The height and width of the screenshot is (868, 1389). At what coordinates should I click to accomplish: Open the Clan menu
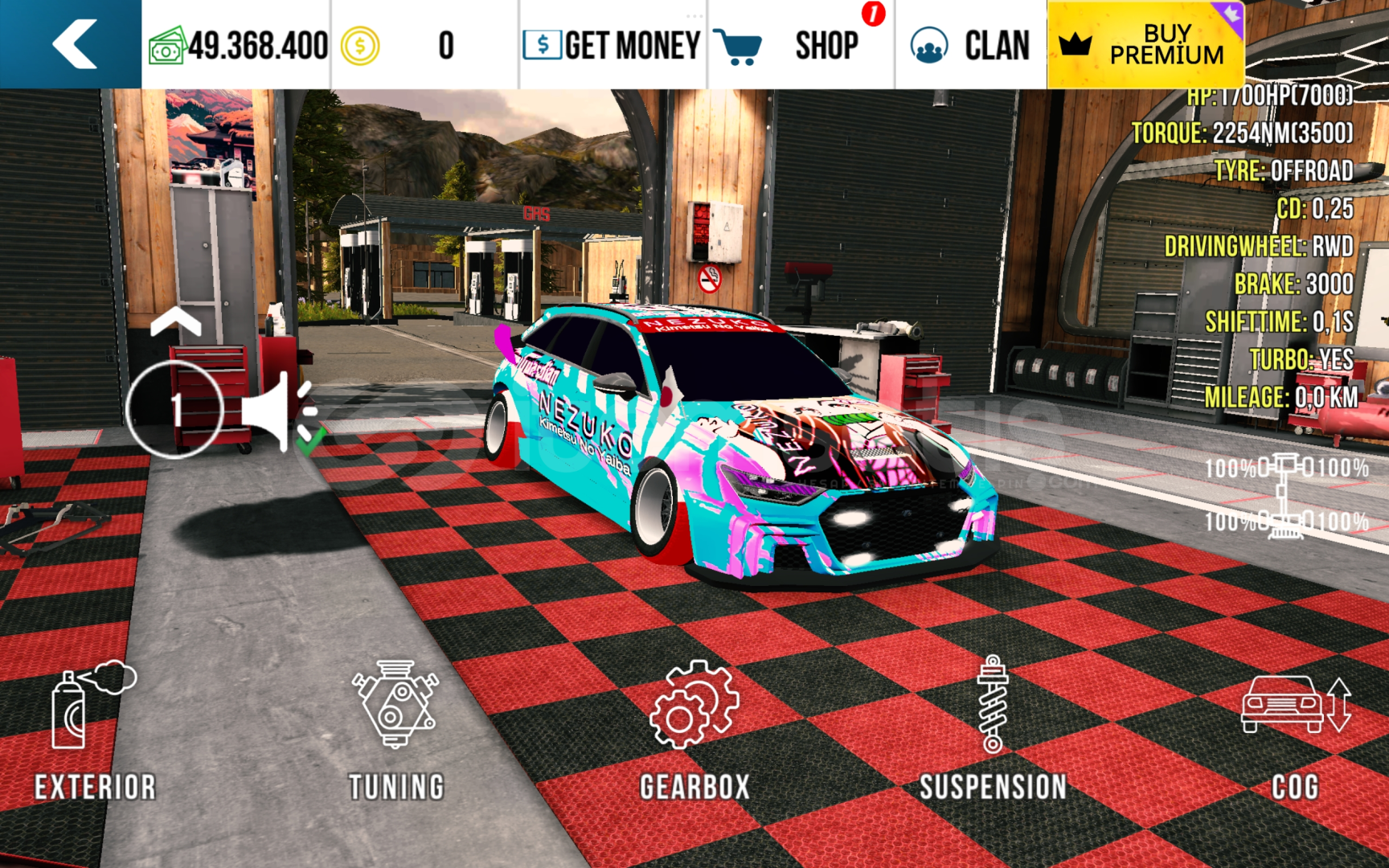click(x=970, y=45)
